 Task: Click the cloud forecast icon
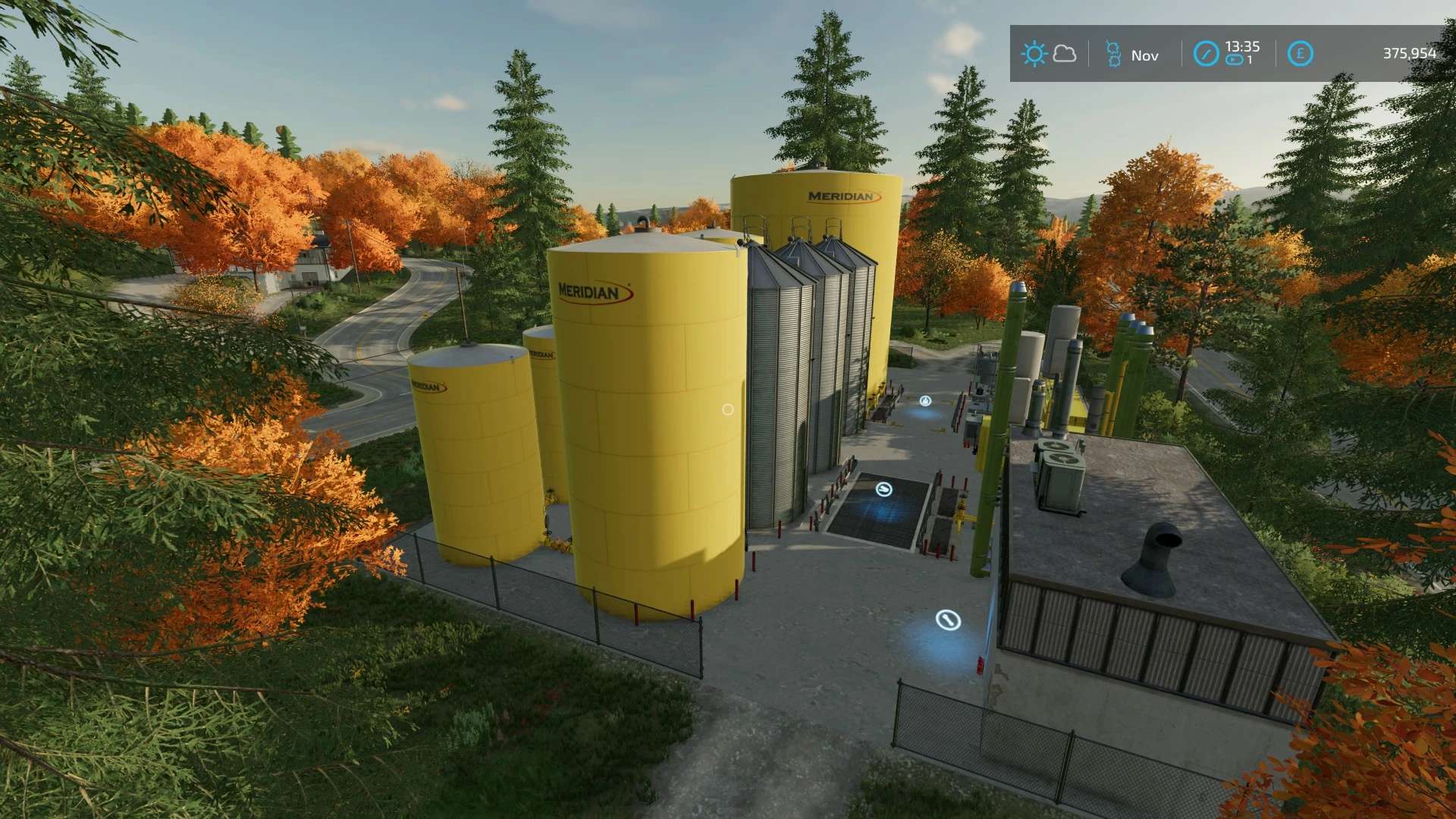click(1065, 54)
